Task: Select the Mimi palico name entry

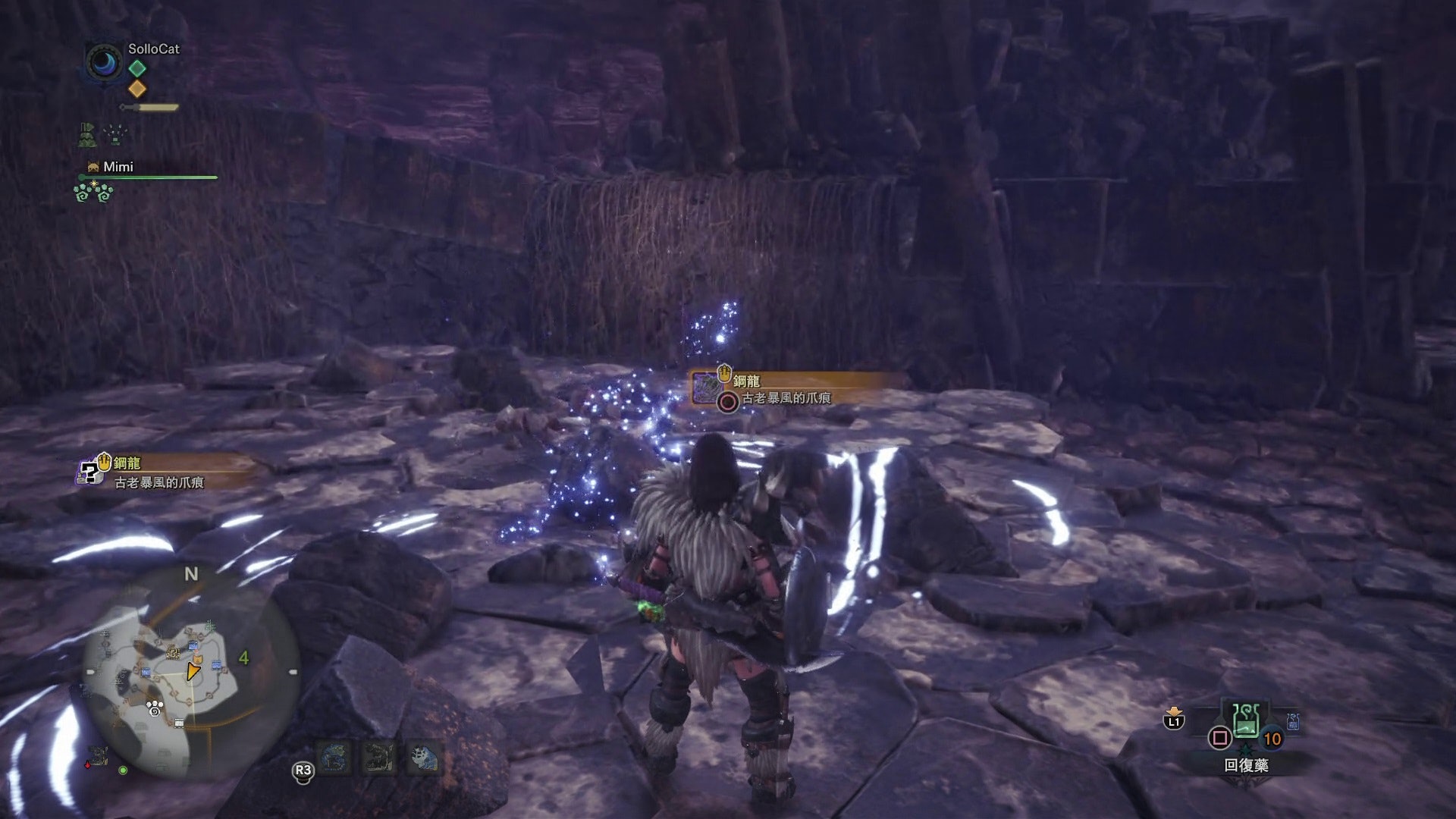Action: (118, 167)
